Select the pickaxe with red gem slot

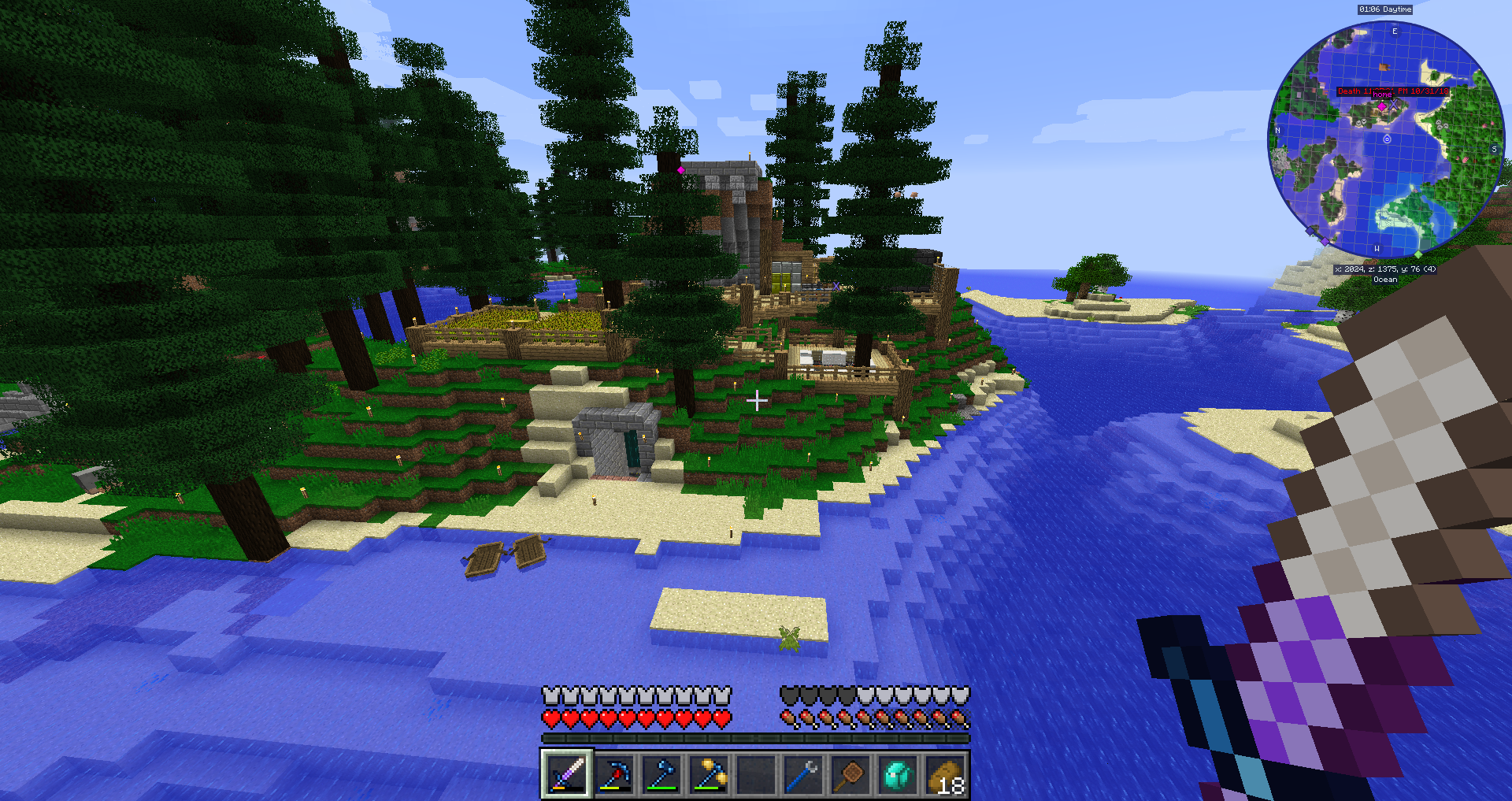click(614, 775)
